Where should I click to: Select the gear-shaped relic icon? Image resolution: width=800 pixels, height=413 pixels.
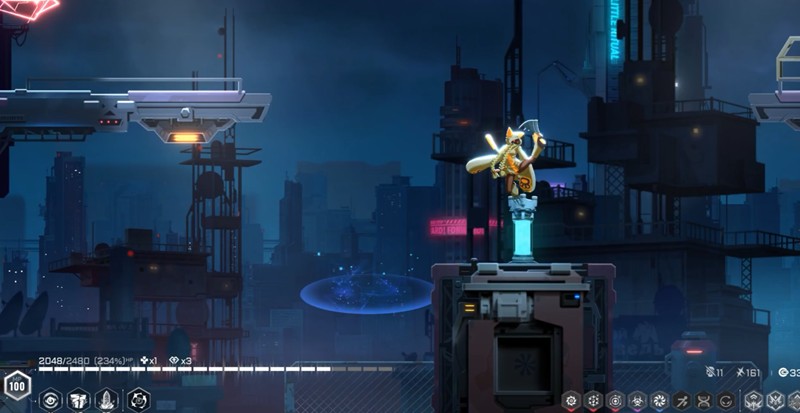point(572,400)
